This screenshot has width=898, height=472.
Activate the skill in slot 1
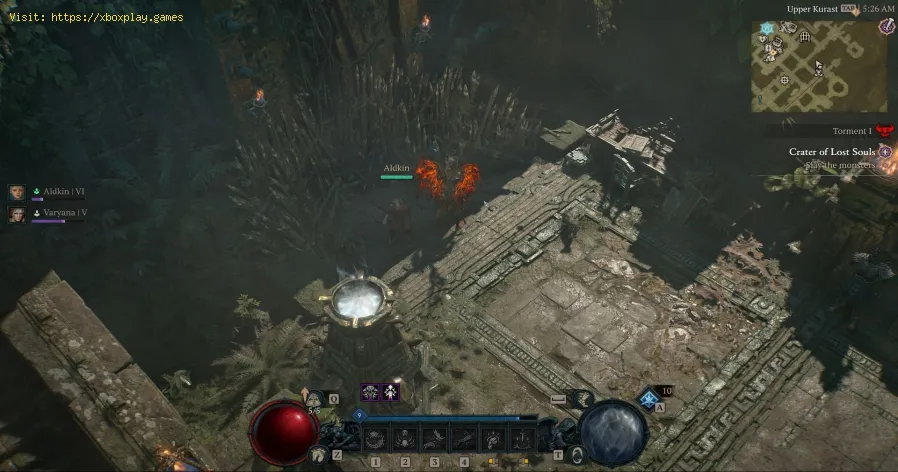click(375, 438)
